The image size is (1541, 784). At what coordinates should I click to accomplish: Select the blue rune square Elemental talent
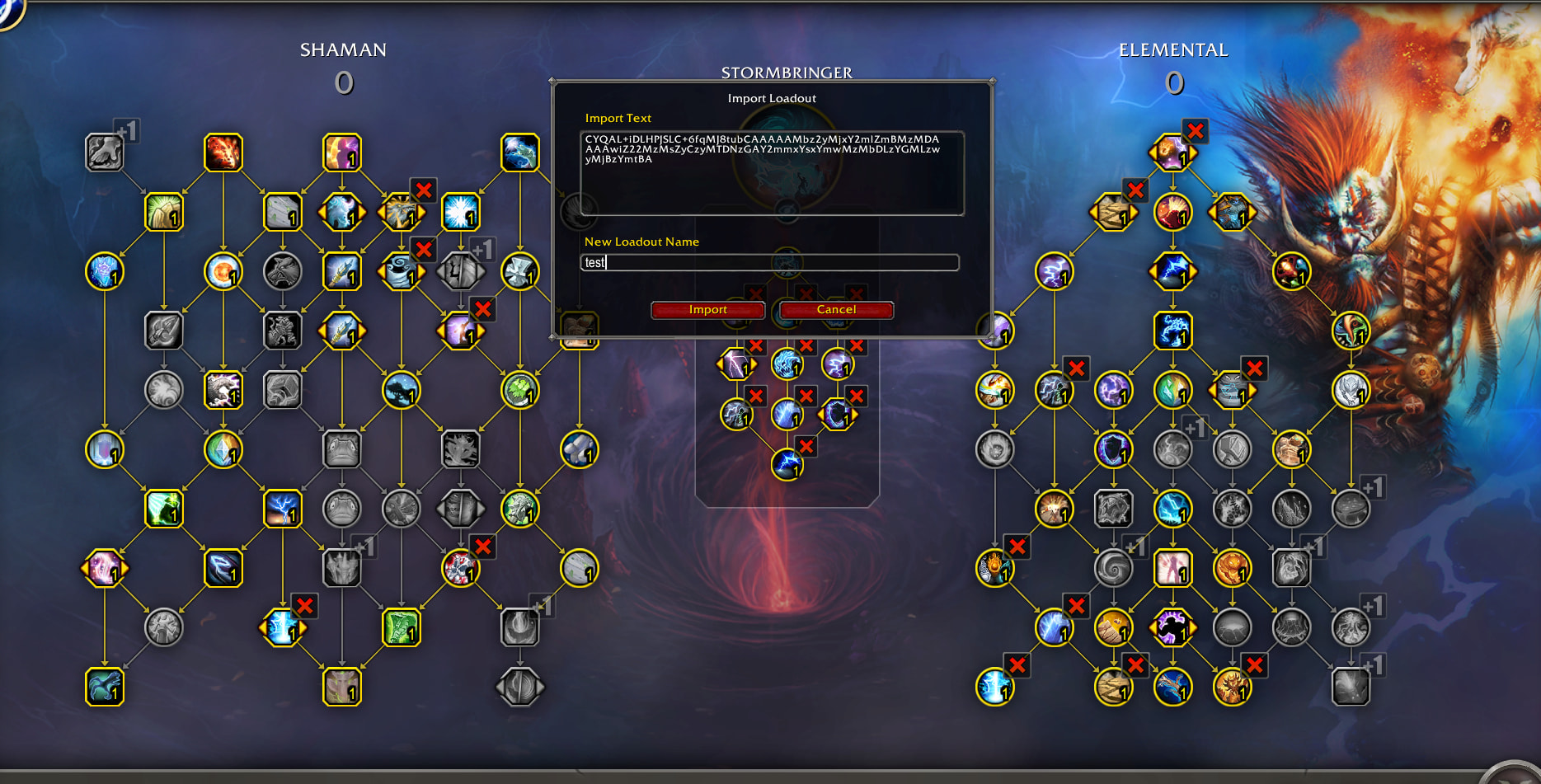(1172, 331)
